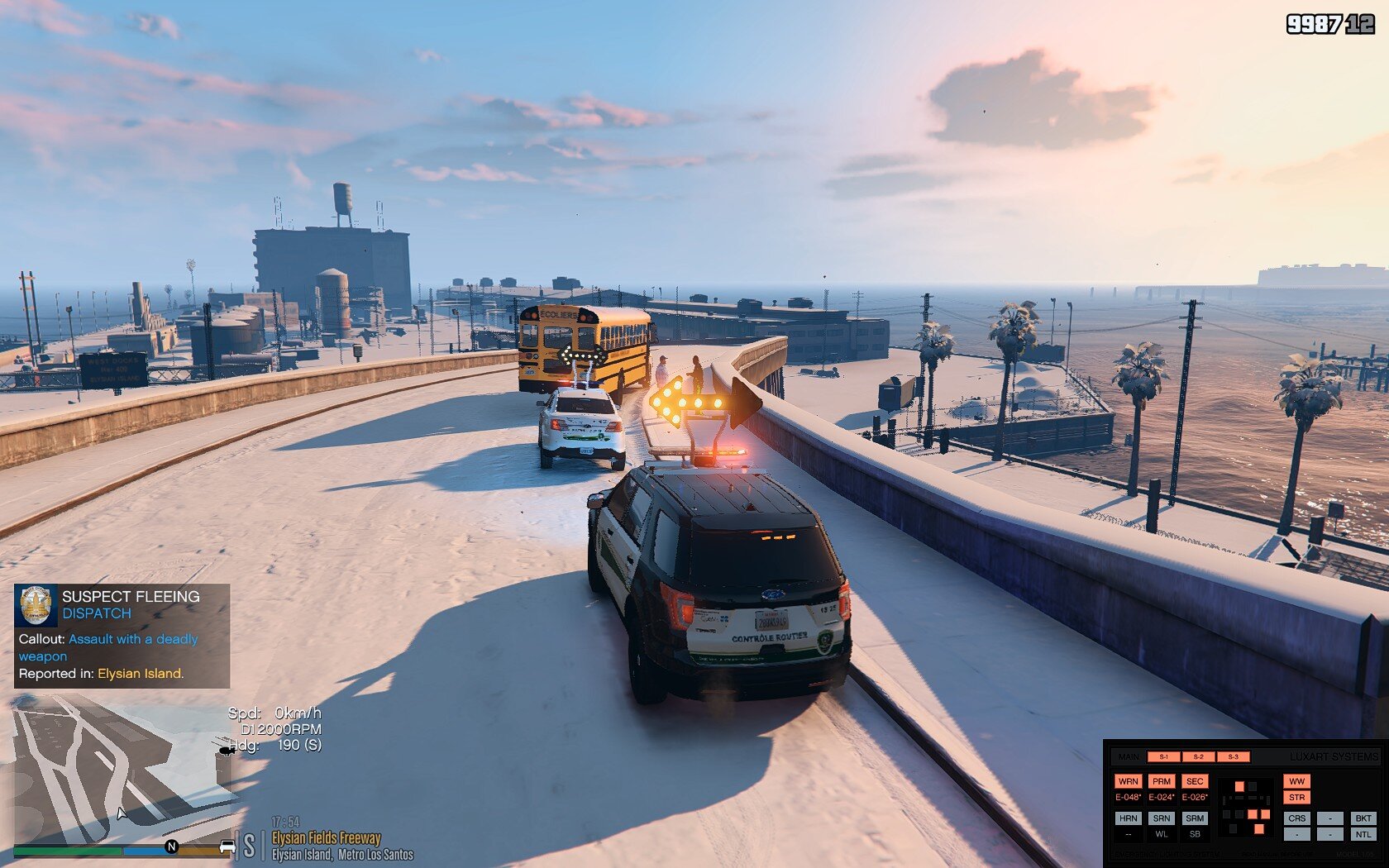The width and height of the screenshot is (1389, 868).
Task: Enable the CRS cruise lights button
Action: coord(1296,818)
